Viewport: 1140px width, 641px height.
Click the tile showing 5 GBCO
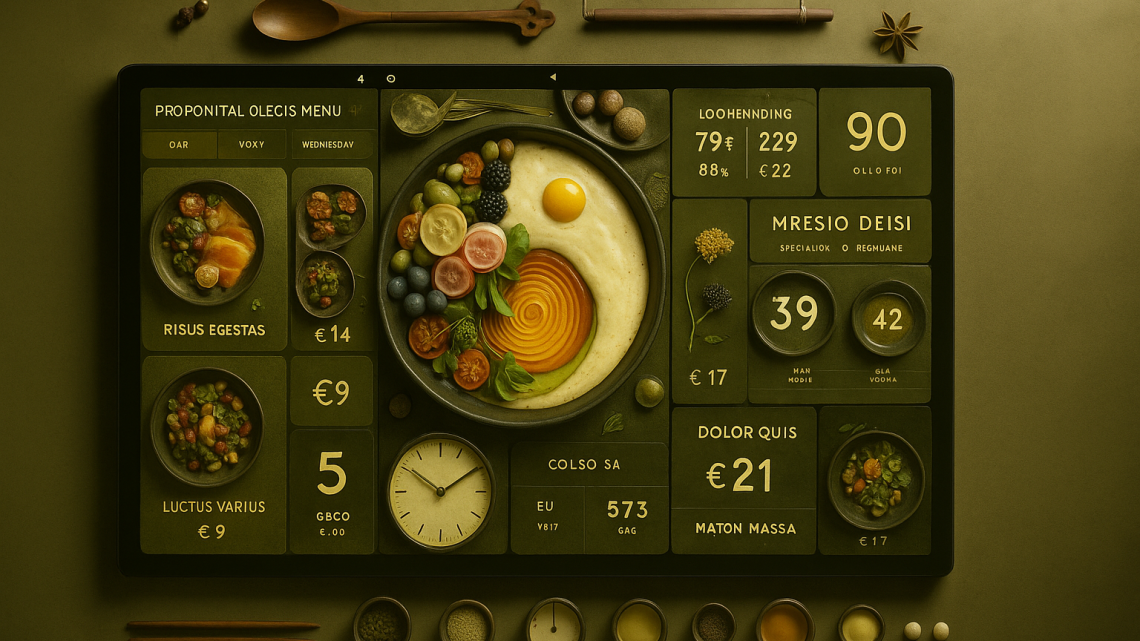[332, 490]
